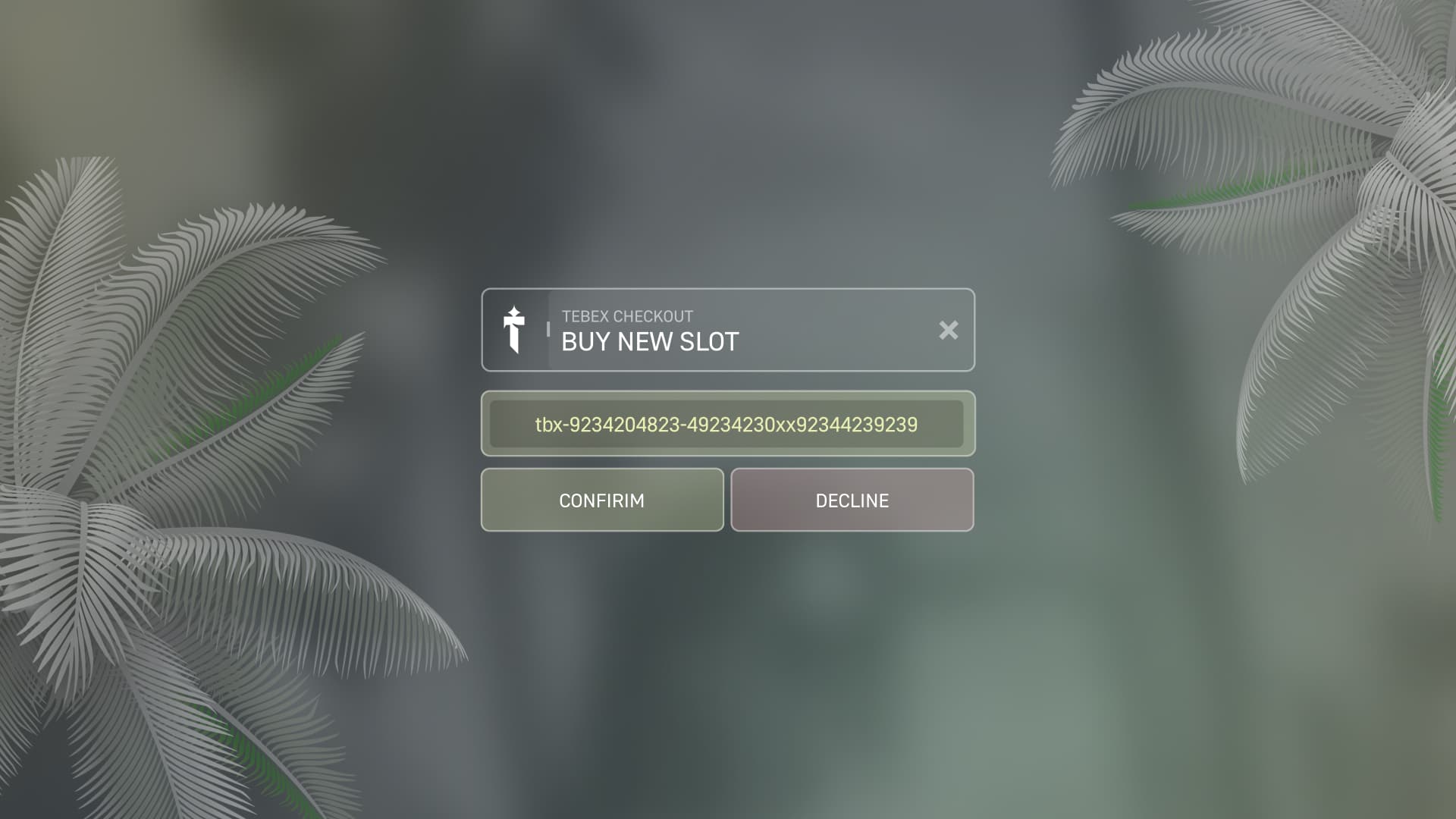
Task: Select the TEBEX CHECKOUT header label
Action: [626, 316]
